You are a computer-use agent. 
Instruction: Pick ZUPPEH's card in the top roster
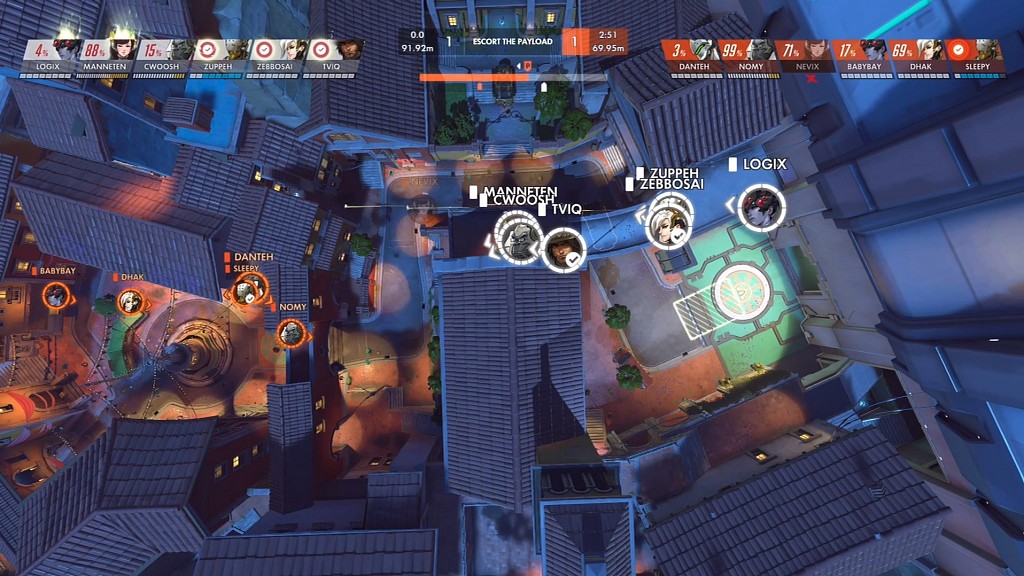click(x=223, y=55)
